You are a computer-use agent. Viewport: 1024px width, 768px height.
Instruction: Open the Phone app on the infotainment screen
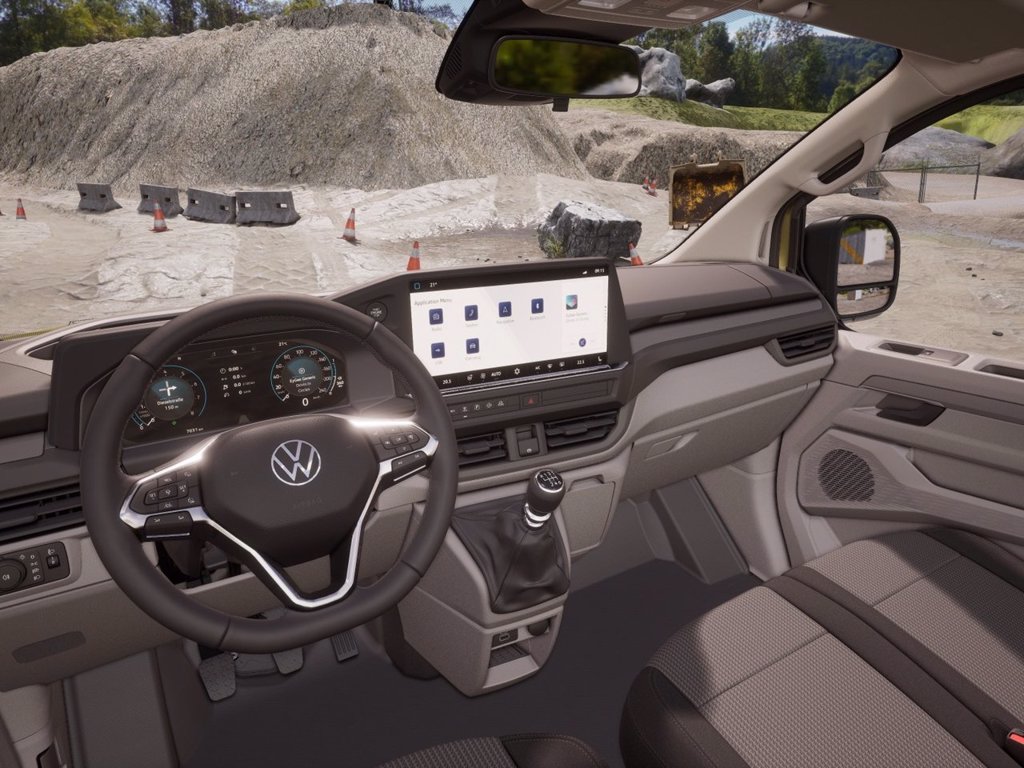coord(471,312)
